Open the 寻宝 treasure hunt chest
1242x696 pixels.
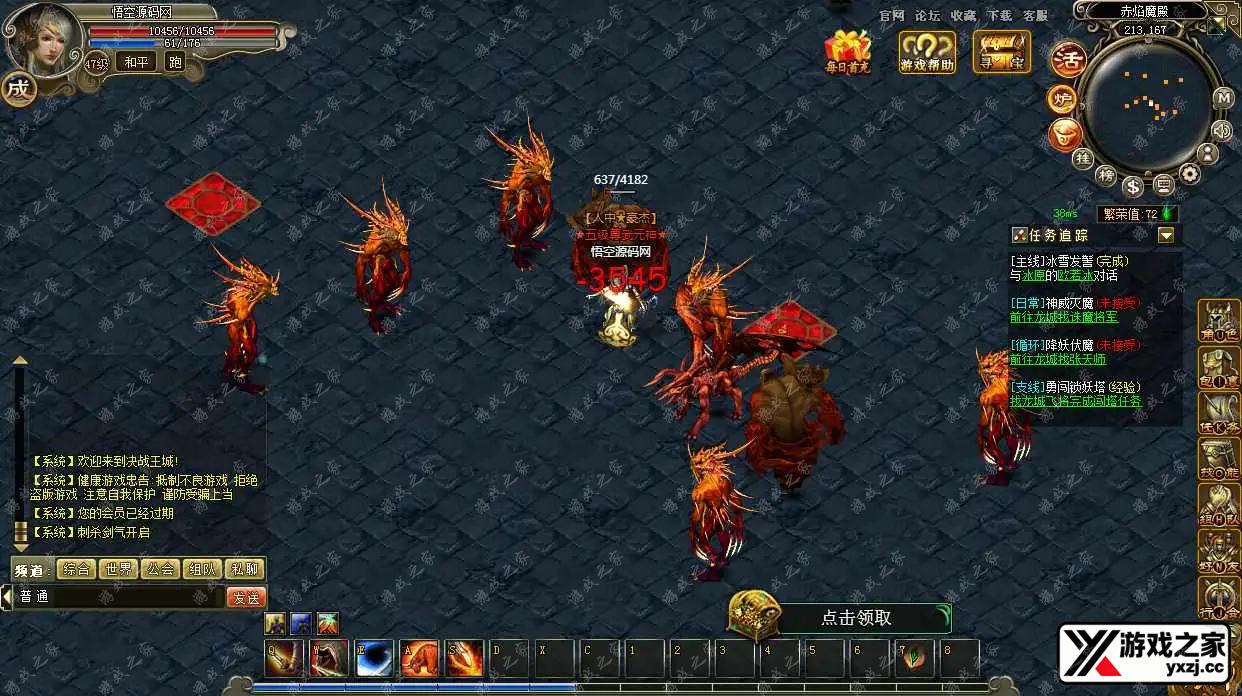click(x=1001, y=51)
